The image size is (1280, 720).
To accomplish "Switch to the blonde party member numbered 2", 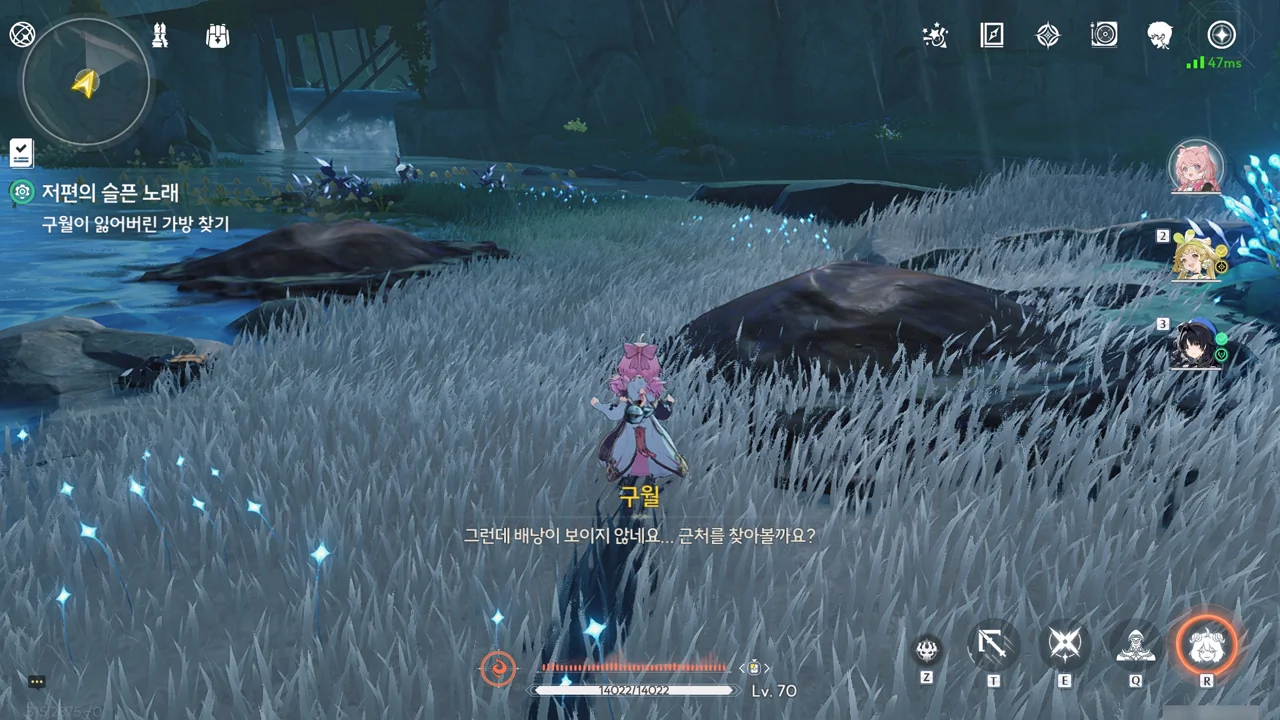I will tap(1197, 254).
